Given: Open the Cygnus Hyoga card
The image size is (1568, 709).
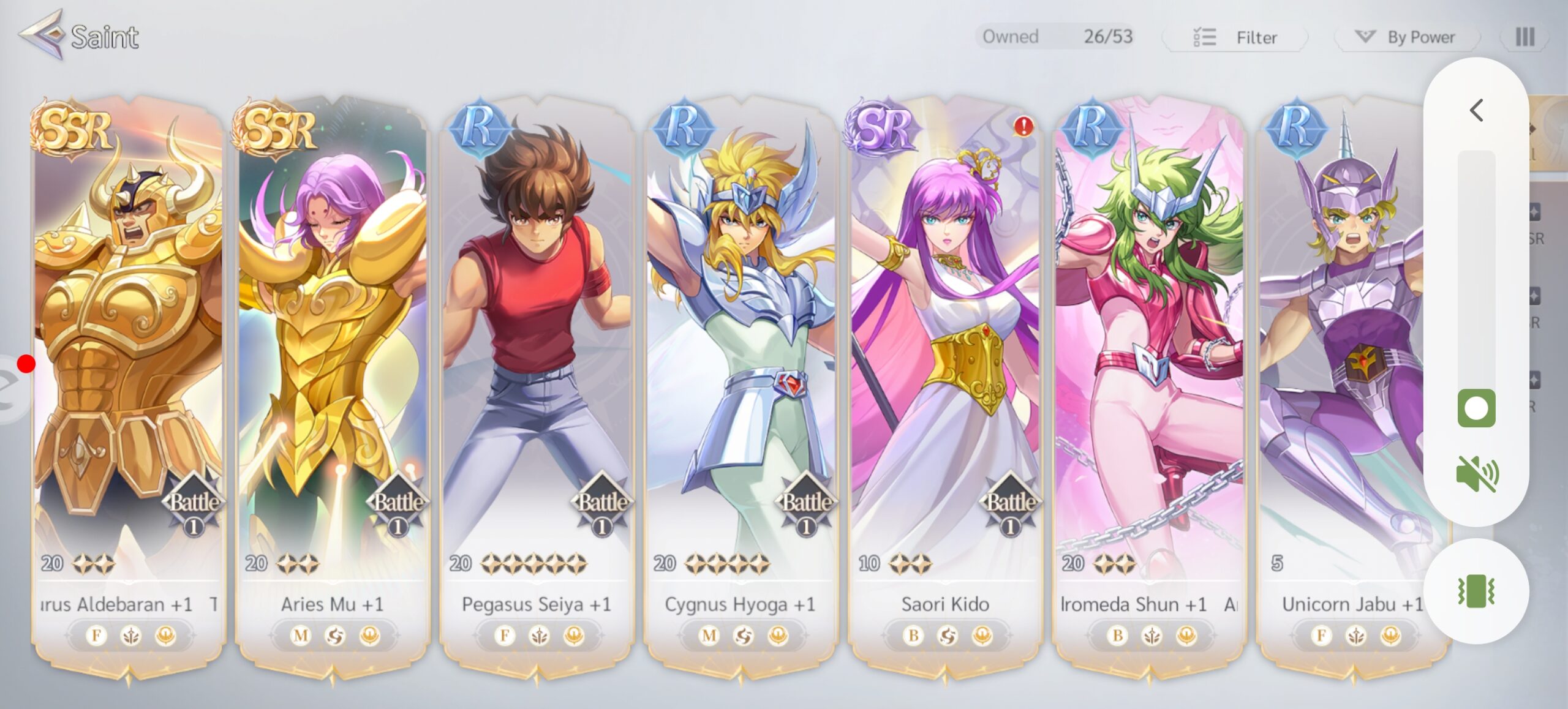Looking at the screenshot, I should (x=741, y=367).
